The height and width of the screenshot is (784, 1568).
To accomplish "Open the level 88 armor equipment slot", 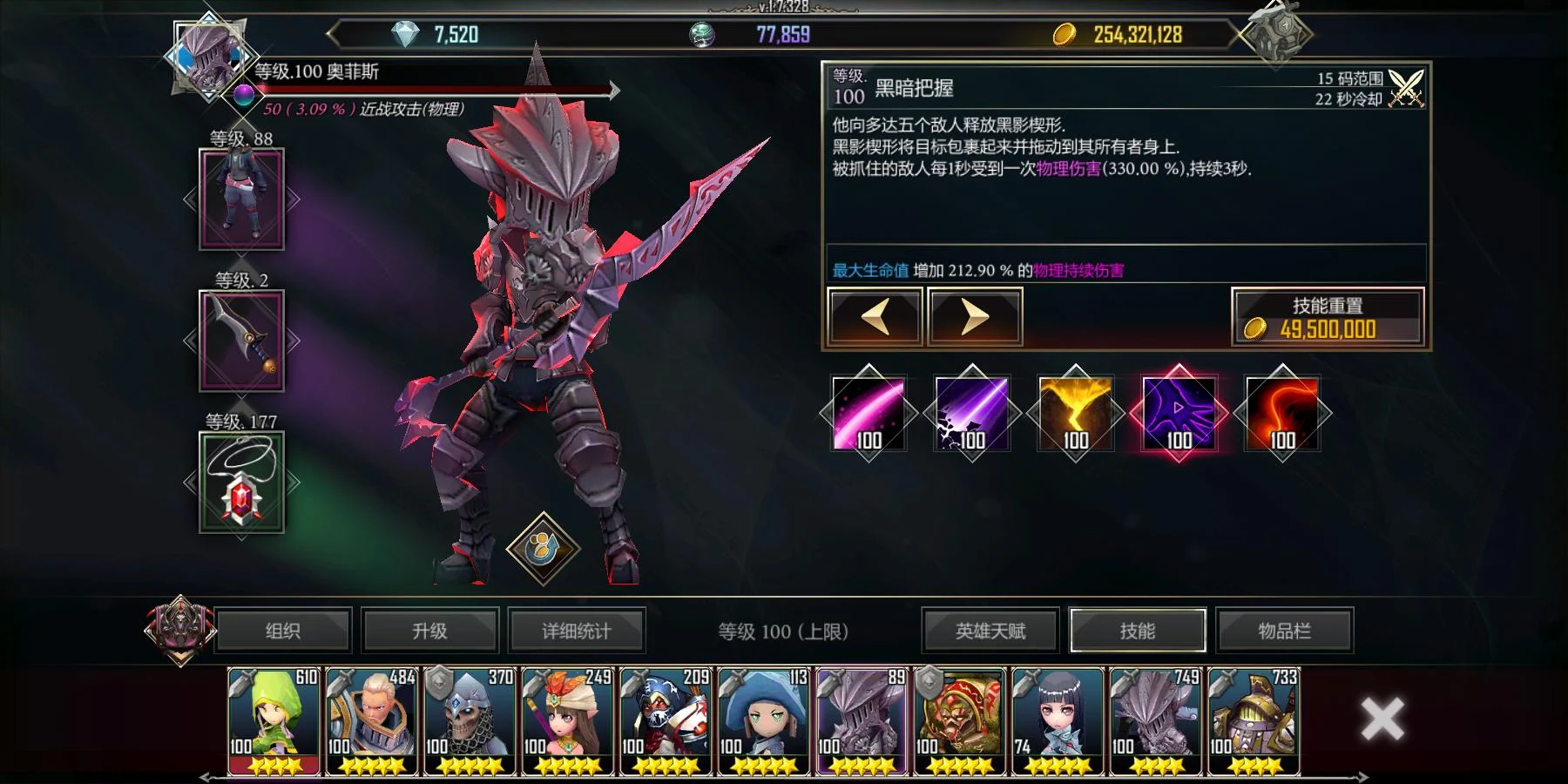I will pos(241,199).
